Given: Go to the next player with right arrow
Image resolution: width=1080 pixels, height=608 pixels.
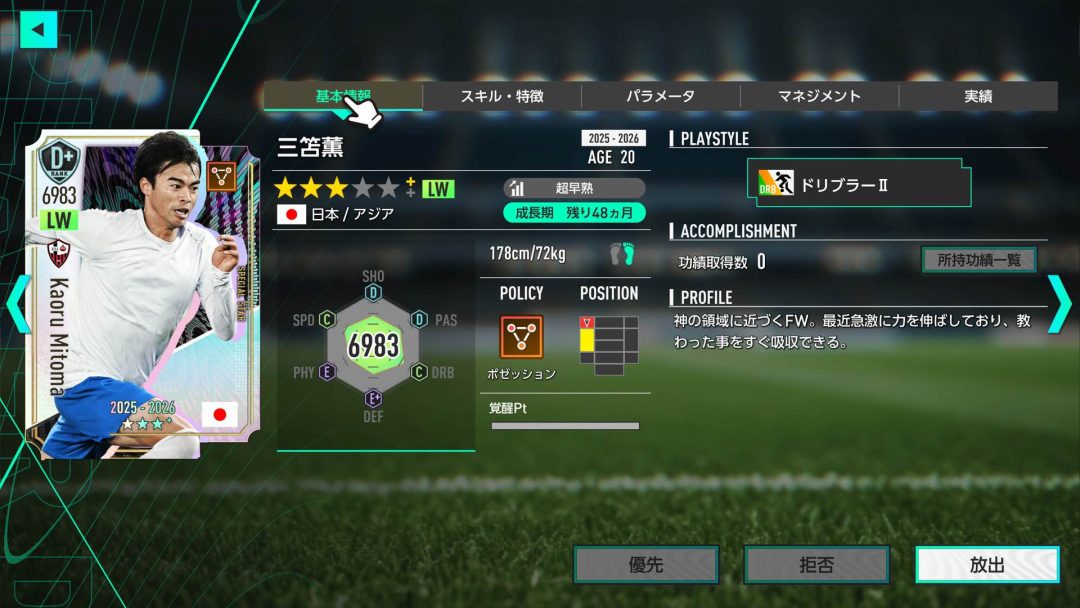Looking at the screenshot, I should pos(1058,304).
